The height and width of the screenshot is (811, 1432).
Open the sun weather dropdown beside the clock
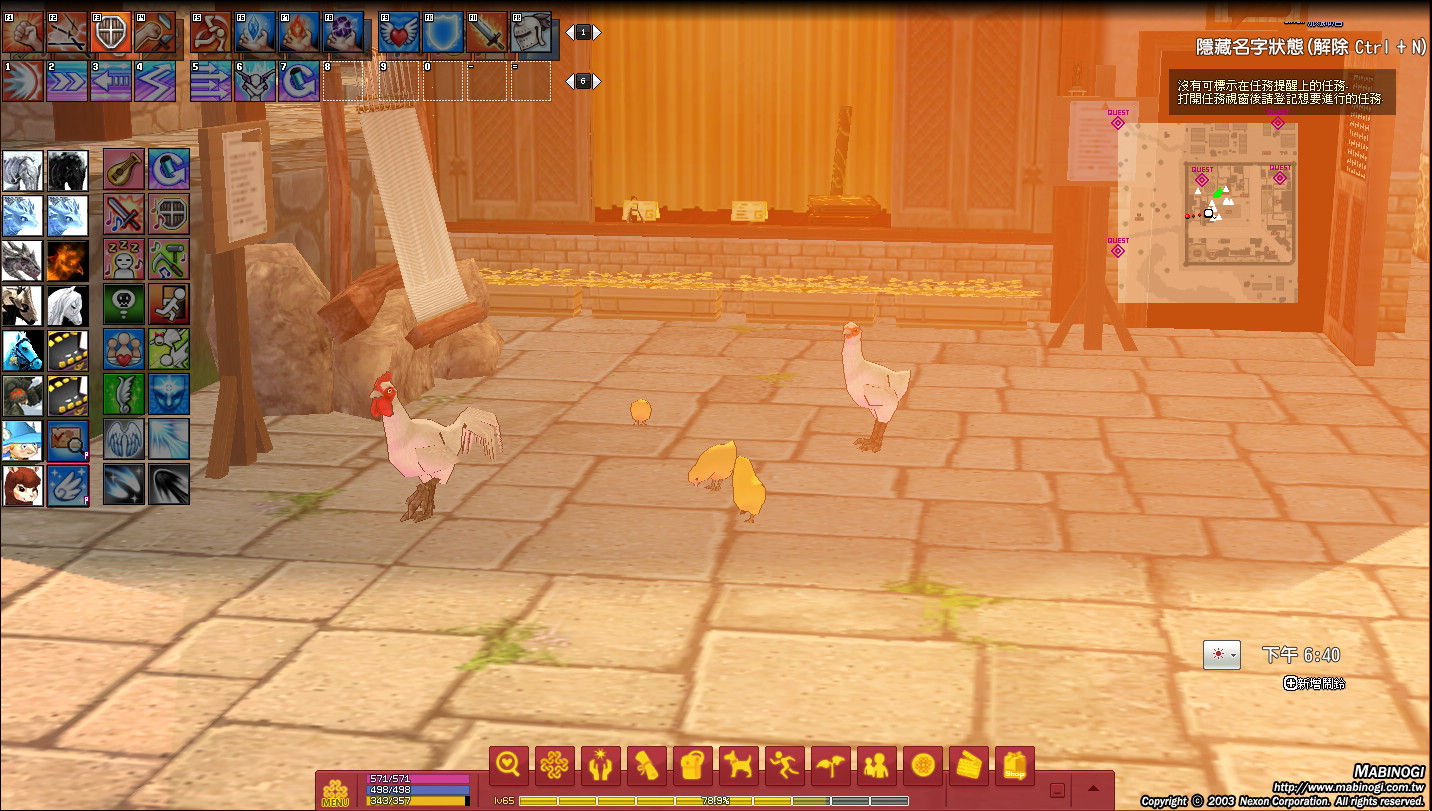click(x=1221, y=655)
